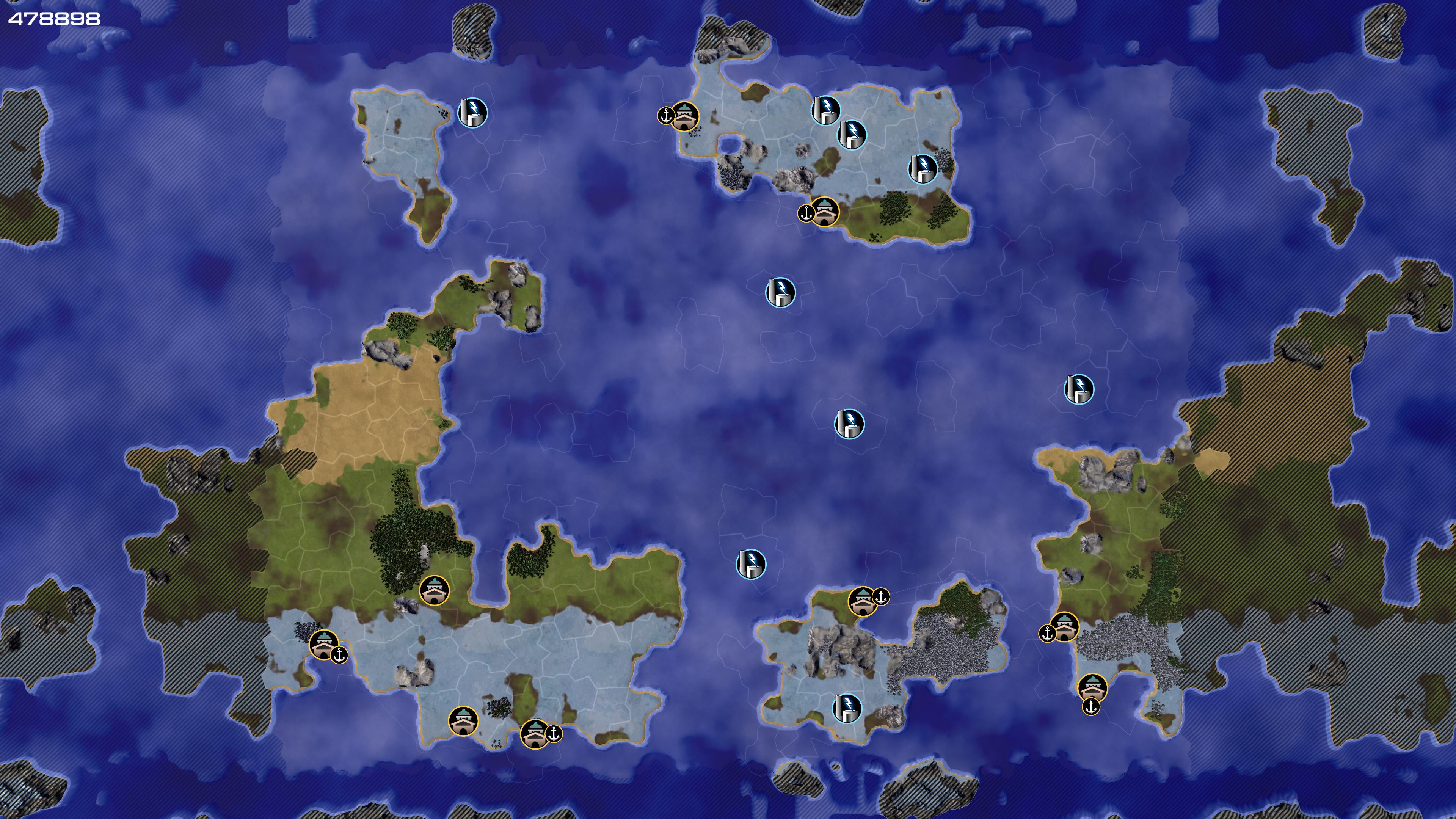Open the port city at the northern island's icy western tip
The image size is (1456, 819).
(684, 116)
